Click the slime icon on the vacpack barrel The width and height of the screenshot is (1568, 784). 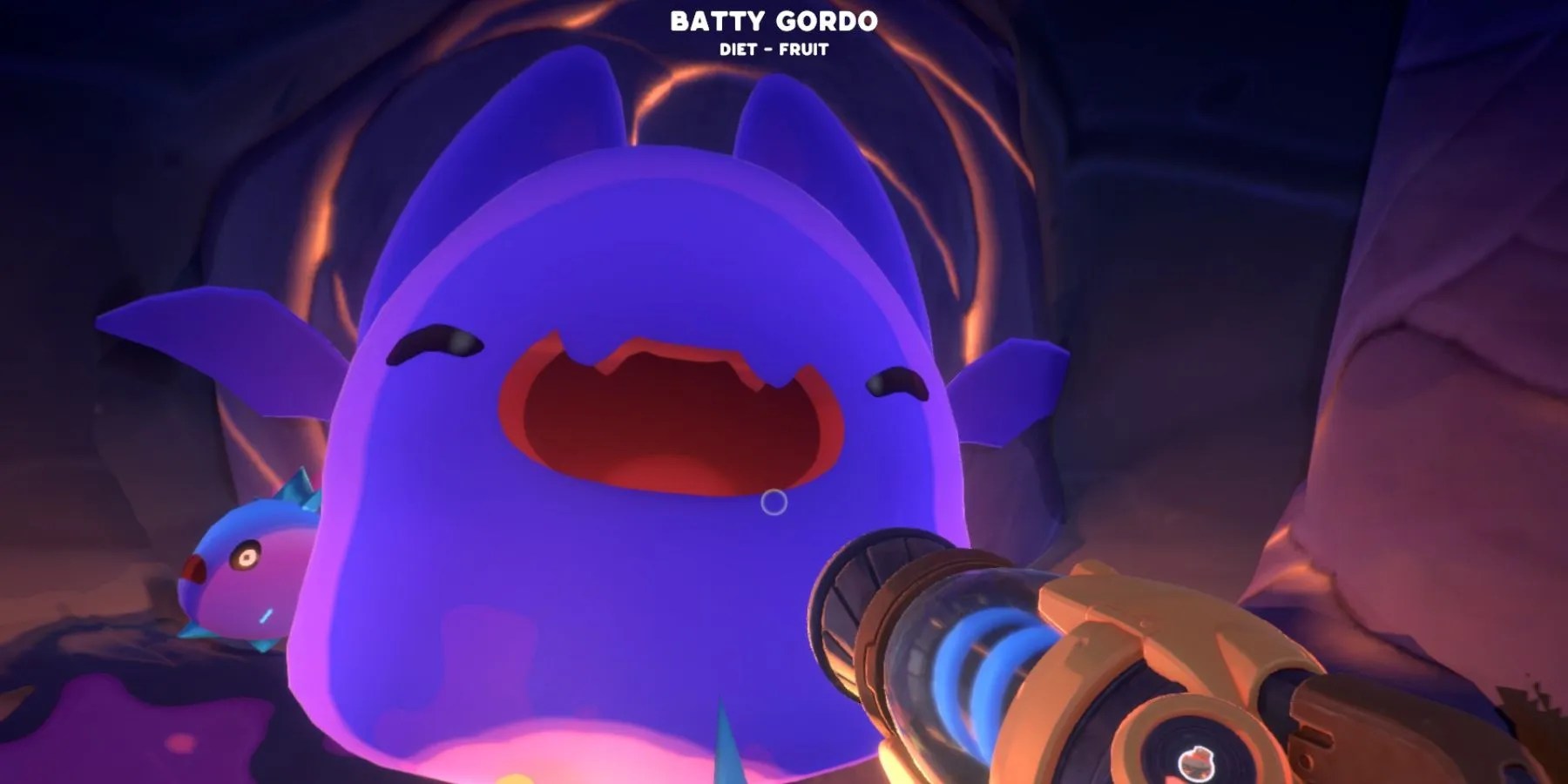pos(1198,764)
